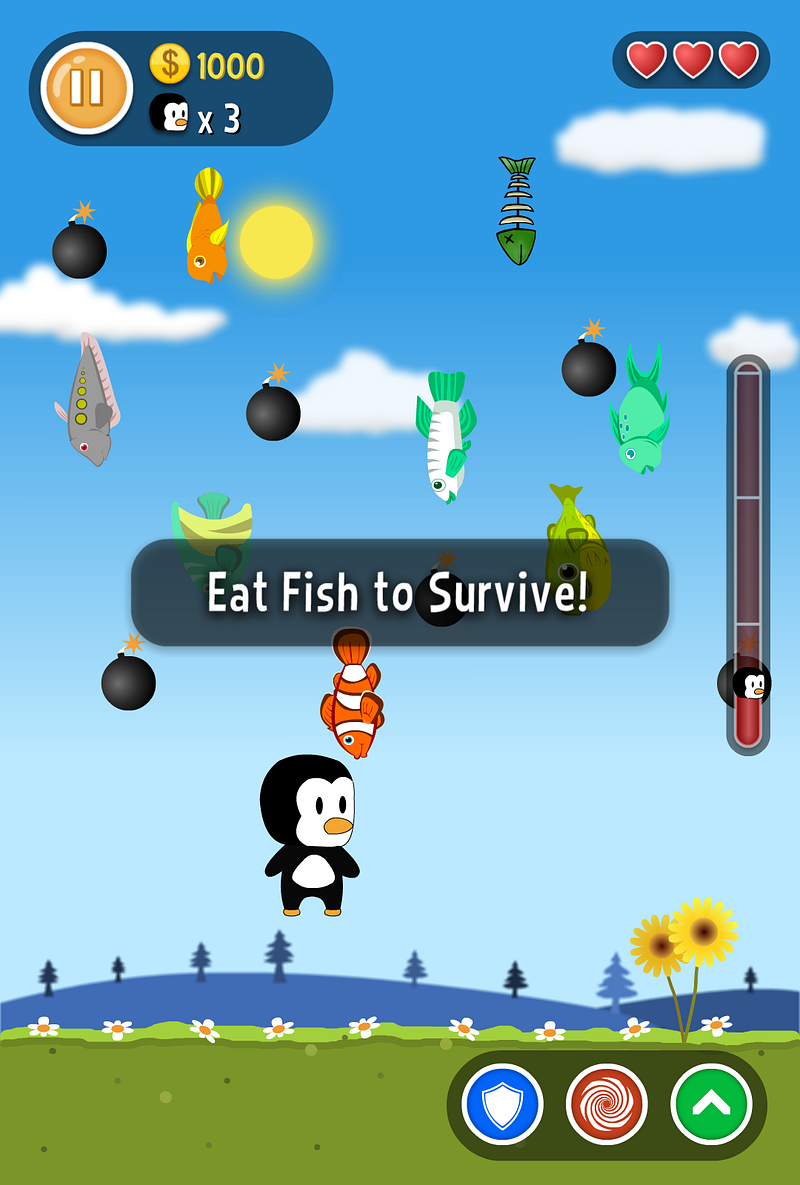Pause the game with the orange button
The image size is (800, 1185).
pyautogui.click(x=86, y=88)
